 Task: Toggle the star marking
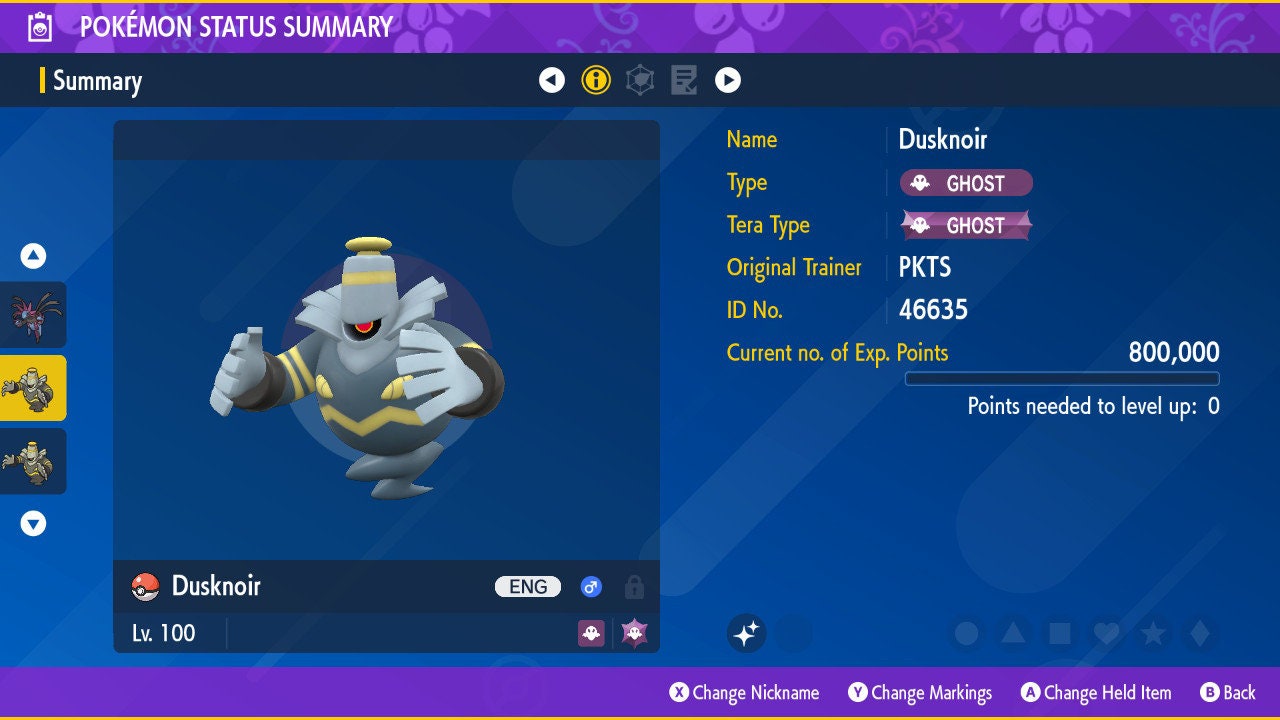tap(1153, 633)
